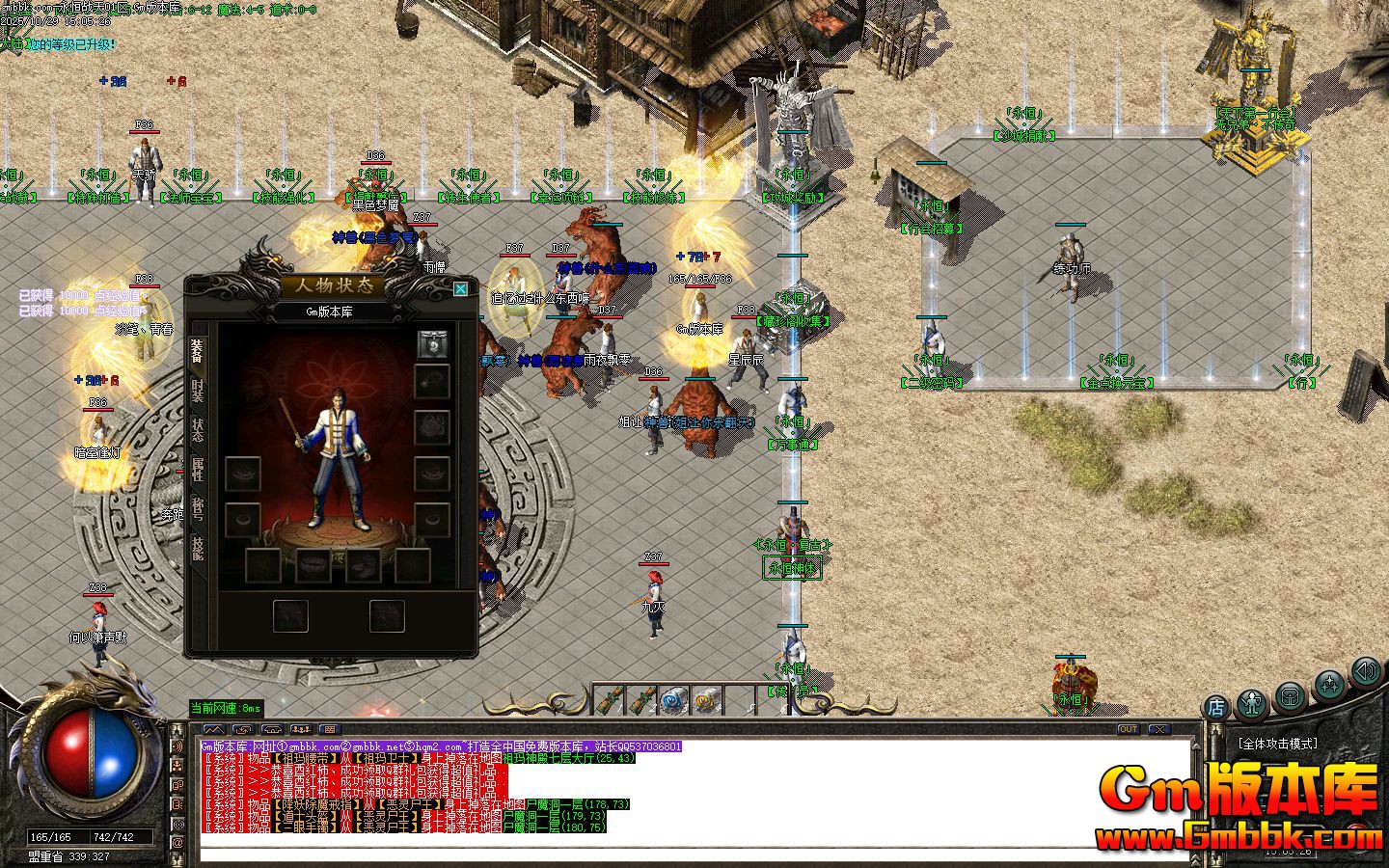Open the 时装 fashion tab
This screenshot has width=1389, height=868.
tap(197, 391)
